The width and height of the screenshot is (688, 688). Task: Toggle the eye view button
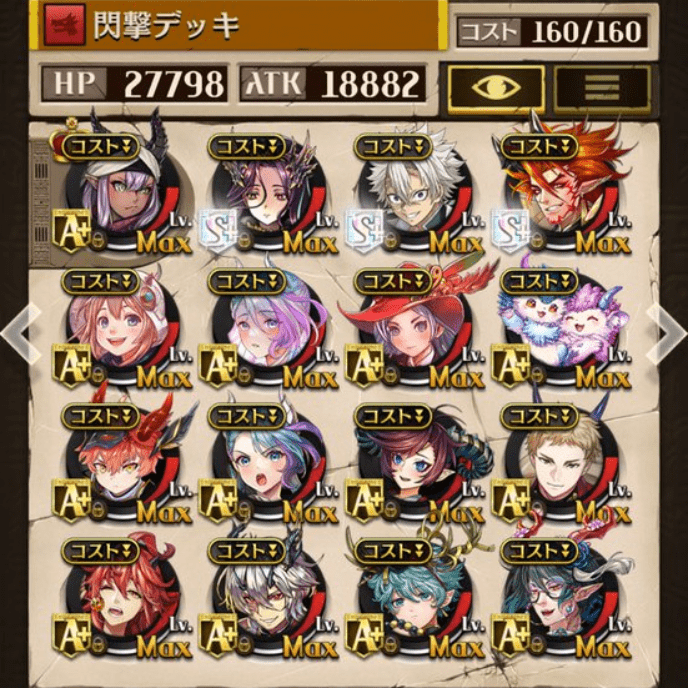coord(496,88)
